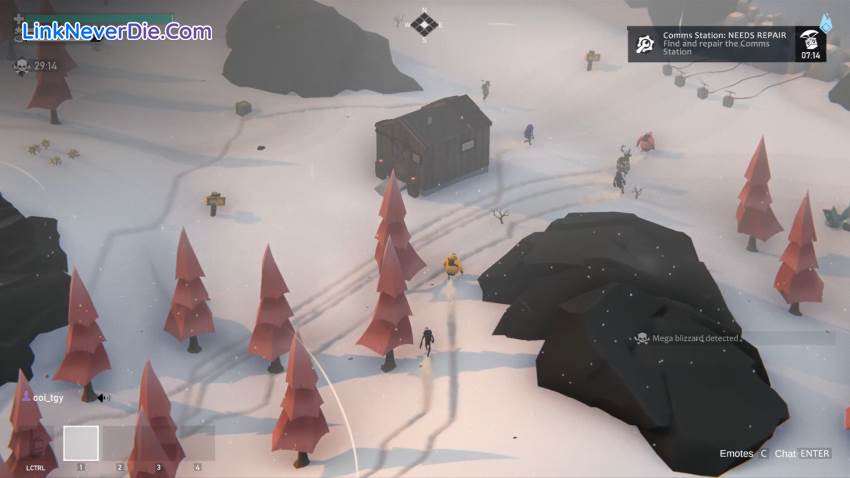This screenshot has width=850, height=478.
Task: Open the Emotes menu
Action: tap(743, 454)
